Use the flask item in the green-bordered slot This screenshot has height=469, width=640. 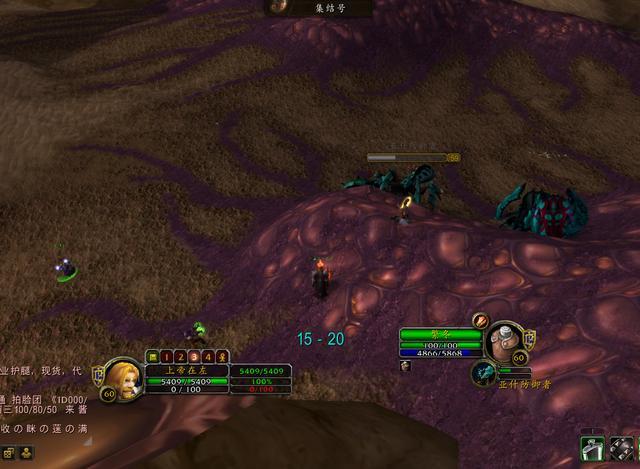(x=593, y=451)
